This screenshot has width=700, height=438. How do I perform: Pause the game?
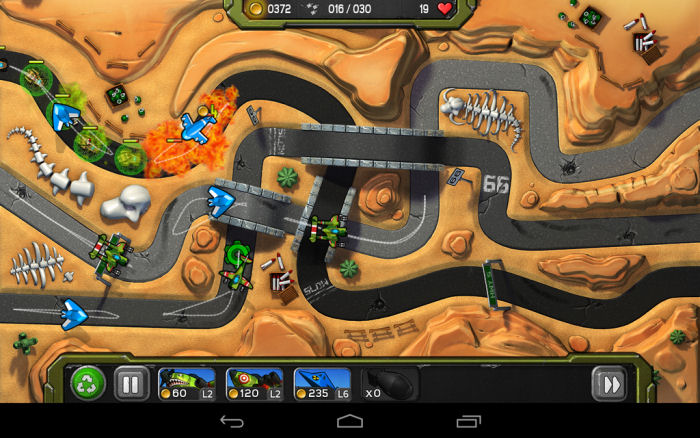[x=130, y=383]
